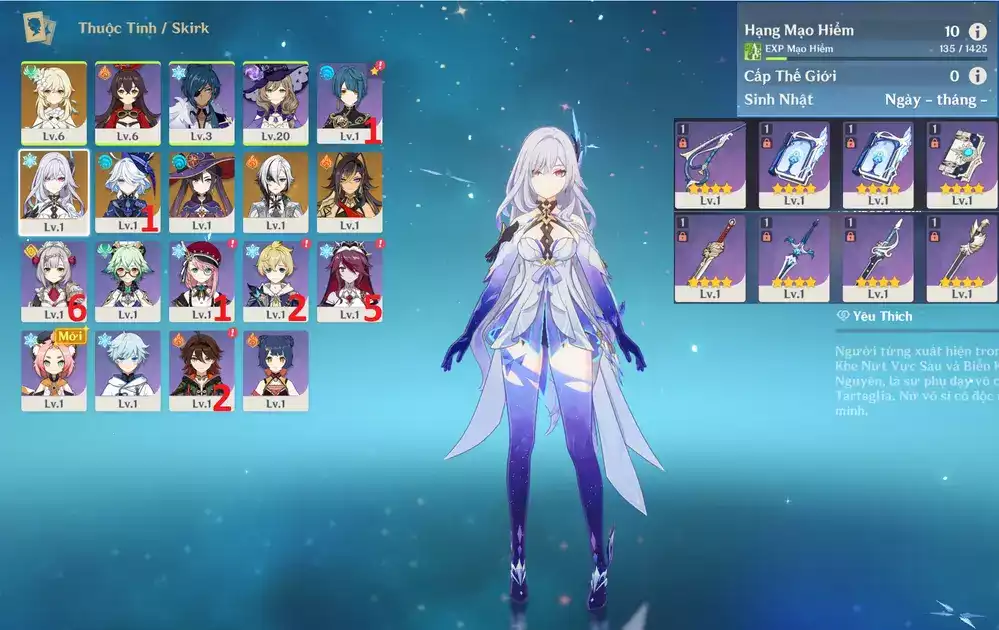Select the blonde Traveler portrait
Image resolution: width=999 pixels, height=630 pixels.
pyautogui.click(x=53, y=101)
